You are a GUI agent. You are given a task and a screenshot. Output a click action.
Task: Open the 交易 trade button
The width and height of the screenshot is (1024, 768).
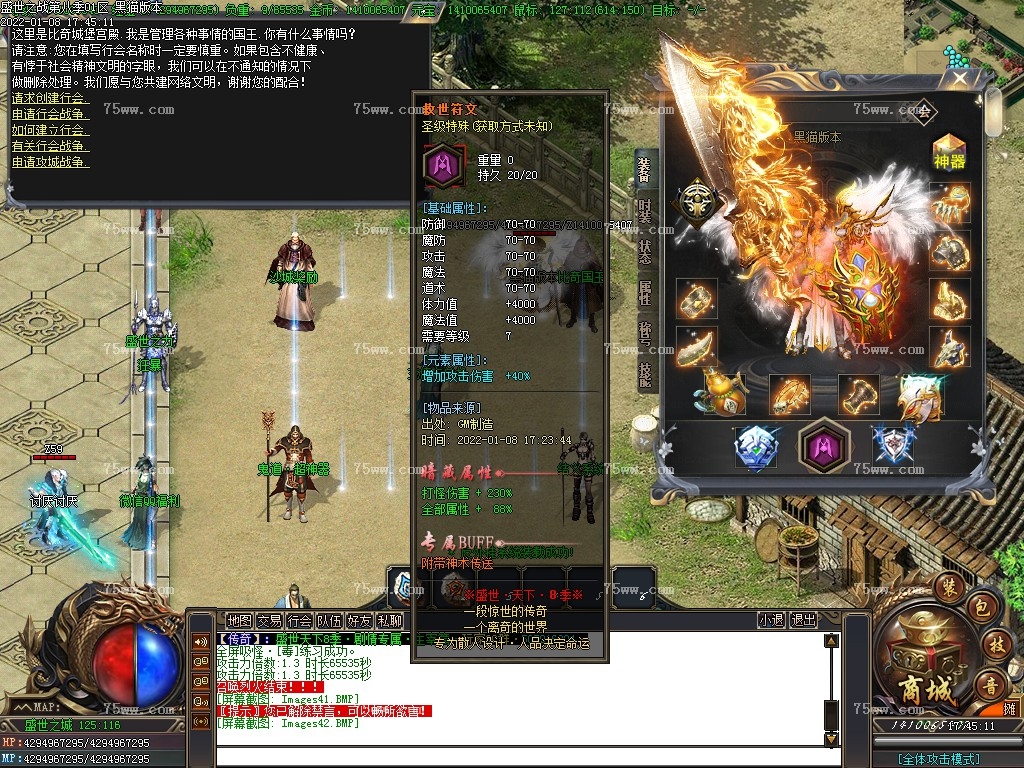[269, 620]
